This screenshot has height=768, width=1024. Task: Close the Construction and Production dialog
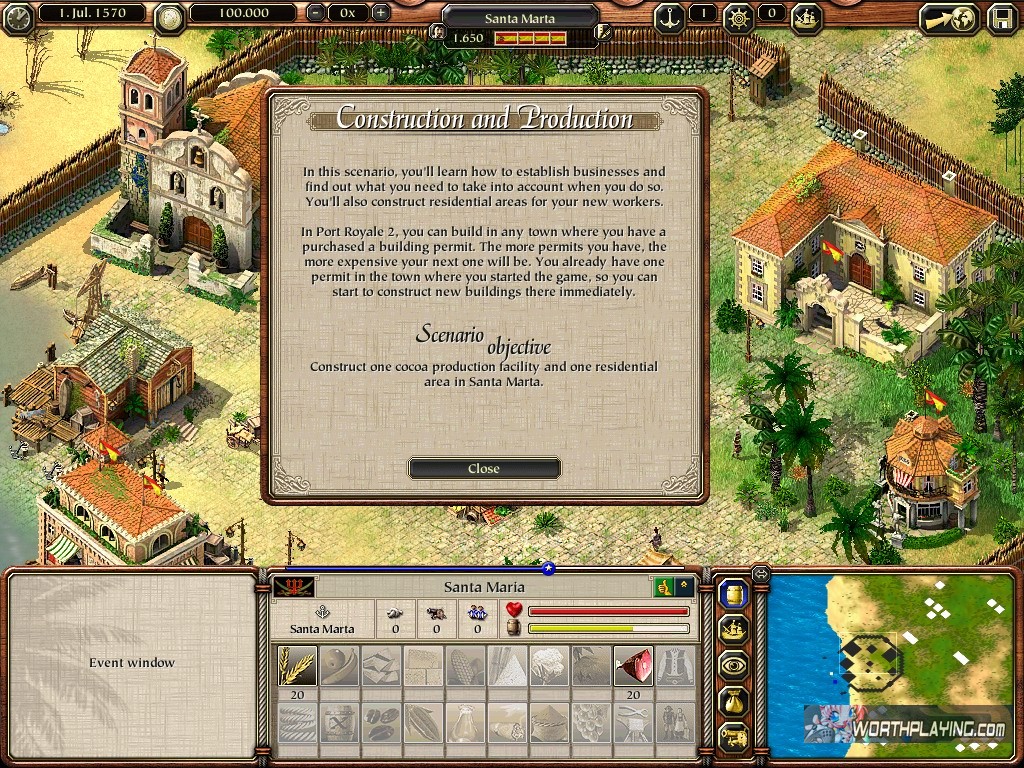coord(484,468)
